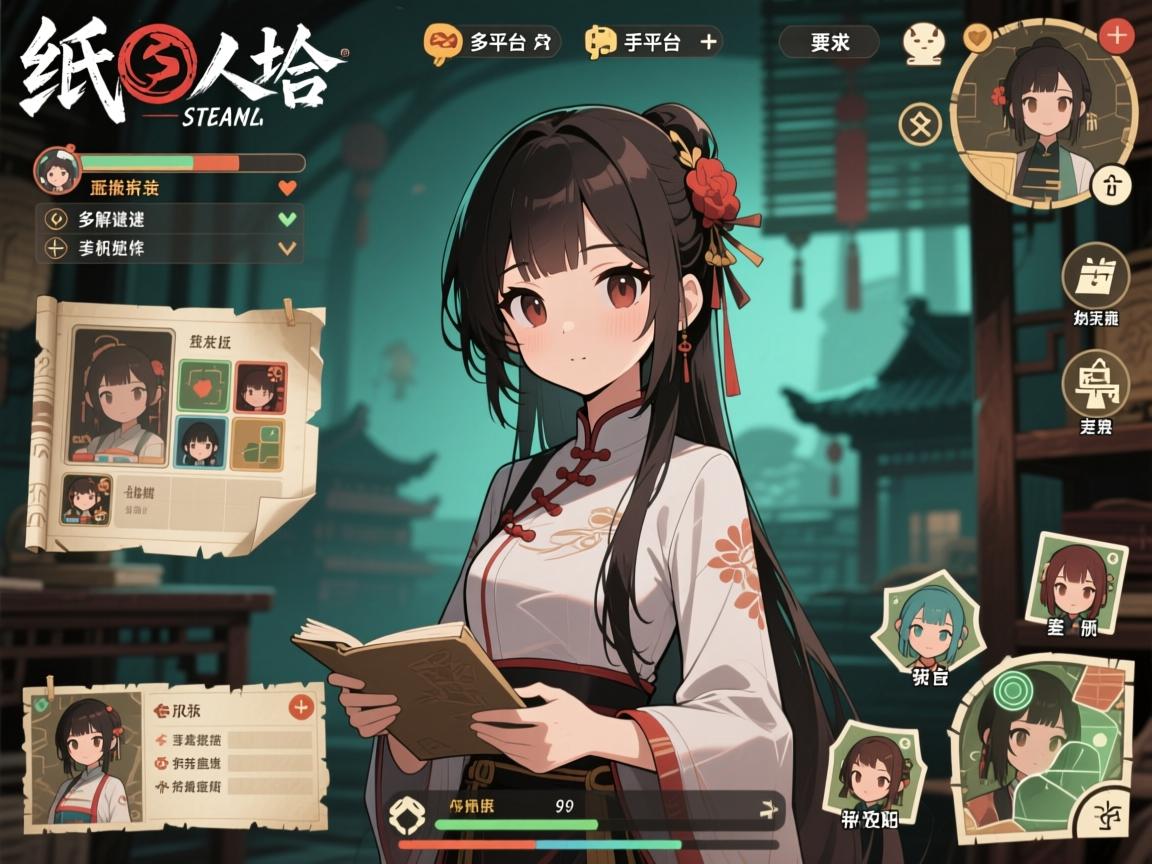The height and width of the screenshot is (864, 1152).
Task: Click the red plus button on portrait
Action: coord(1115,36)
